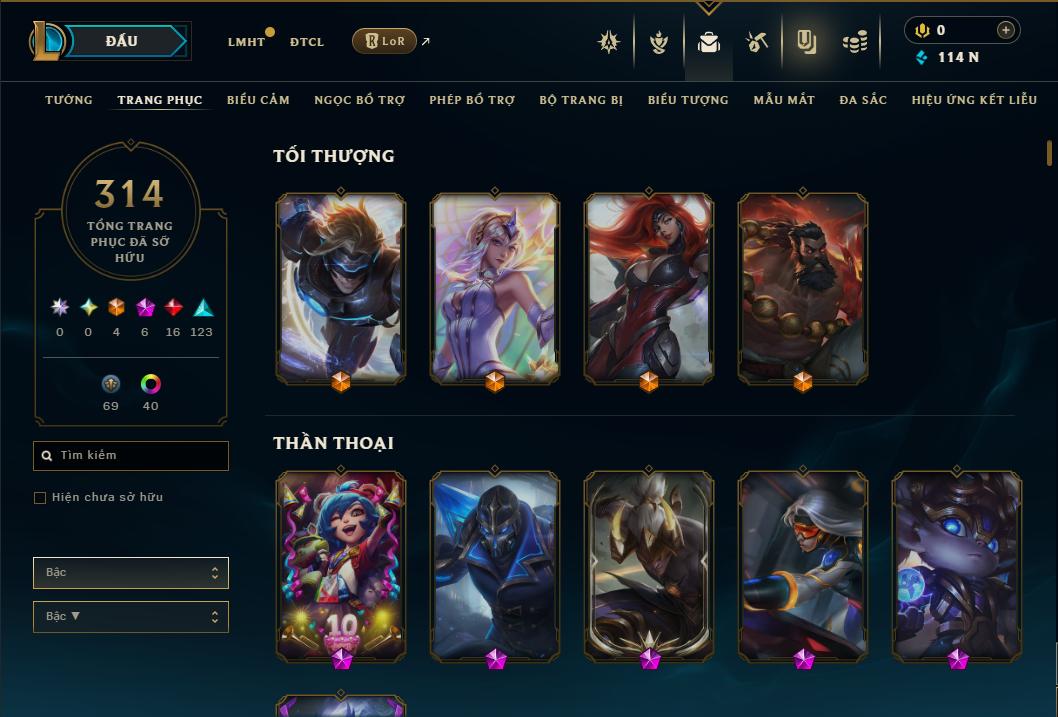Viewport: 1058px width, 717px height.
Task: Start a match with the ĐẤU button
Action: pyautogui.click(x=121, y=41)
